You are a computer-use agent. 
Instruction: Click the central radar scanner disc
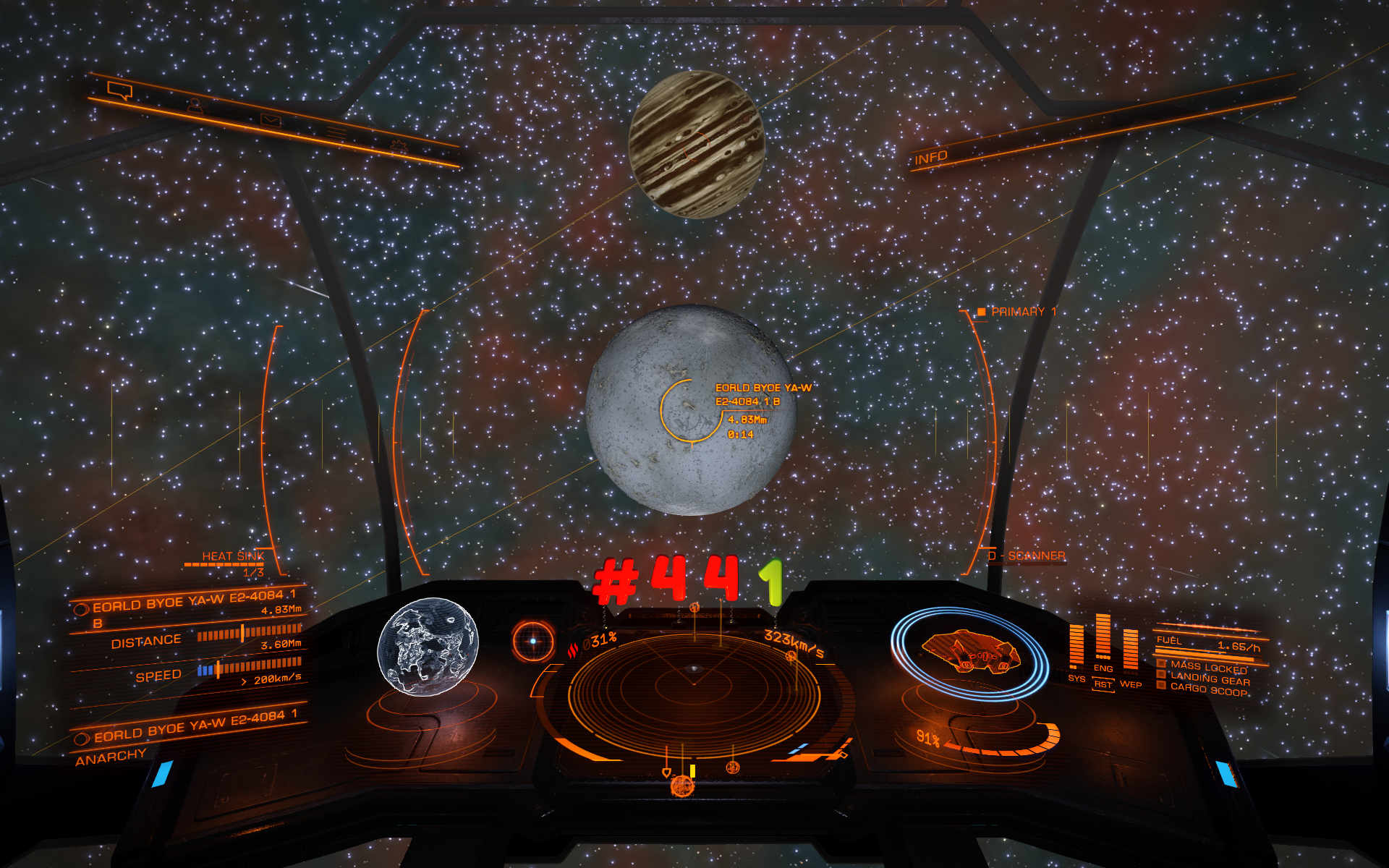694,684
